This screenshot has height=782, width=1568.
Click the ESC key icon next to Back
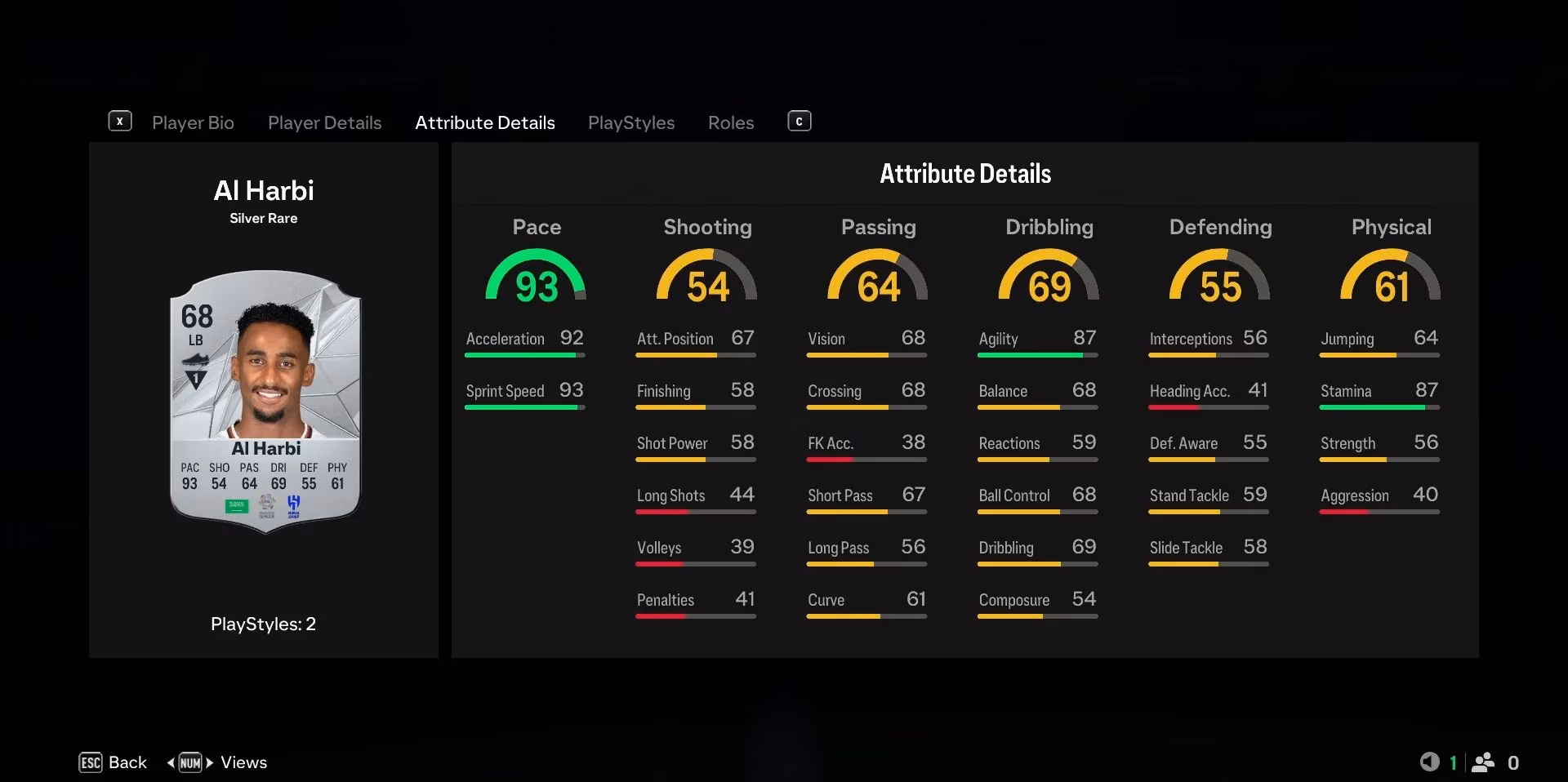(91, 762)
